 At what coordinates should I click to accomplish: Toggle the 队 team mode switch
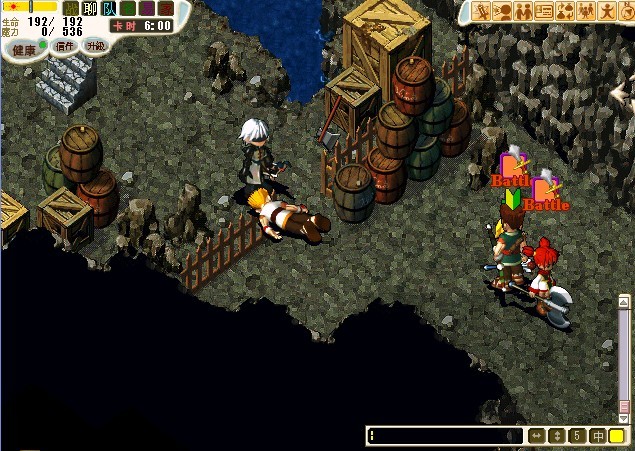point(108,9)
